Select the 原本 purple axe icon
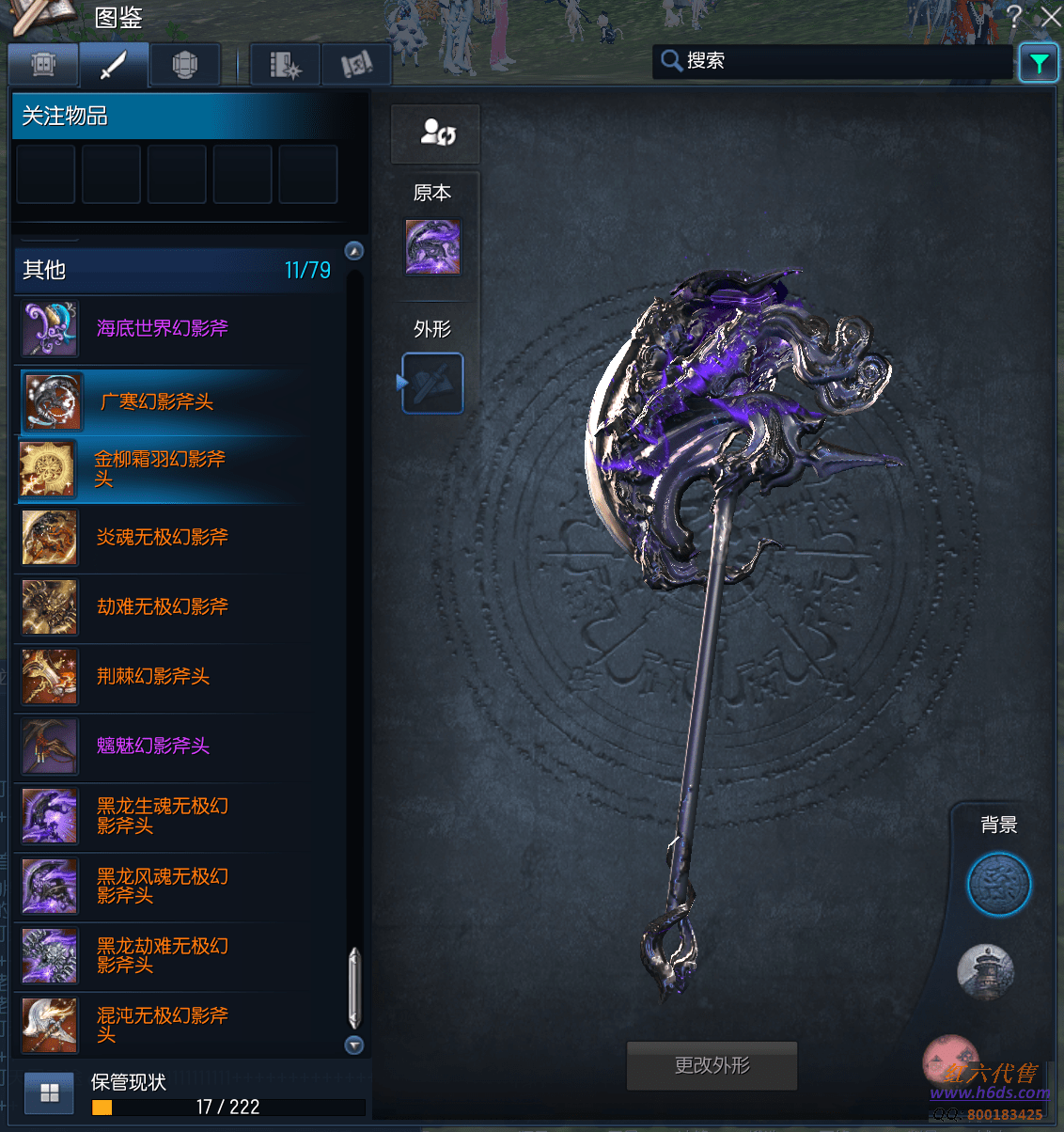The height and width of the screenshot is (1132, 1064). (x=432, y=247)
